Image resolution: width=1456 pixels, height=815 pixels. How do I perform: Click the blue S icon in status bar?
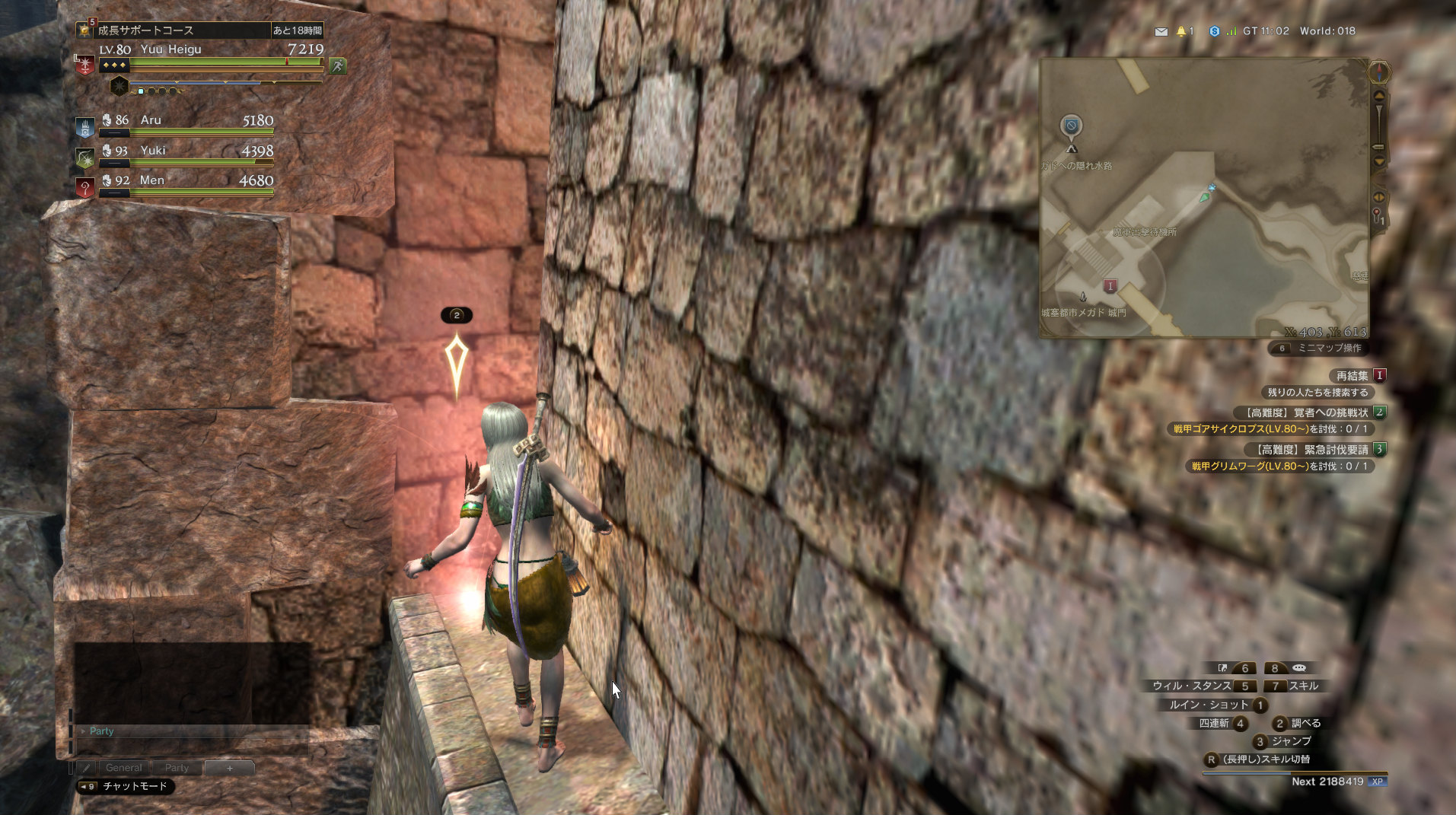click(x=1214, y=31)
